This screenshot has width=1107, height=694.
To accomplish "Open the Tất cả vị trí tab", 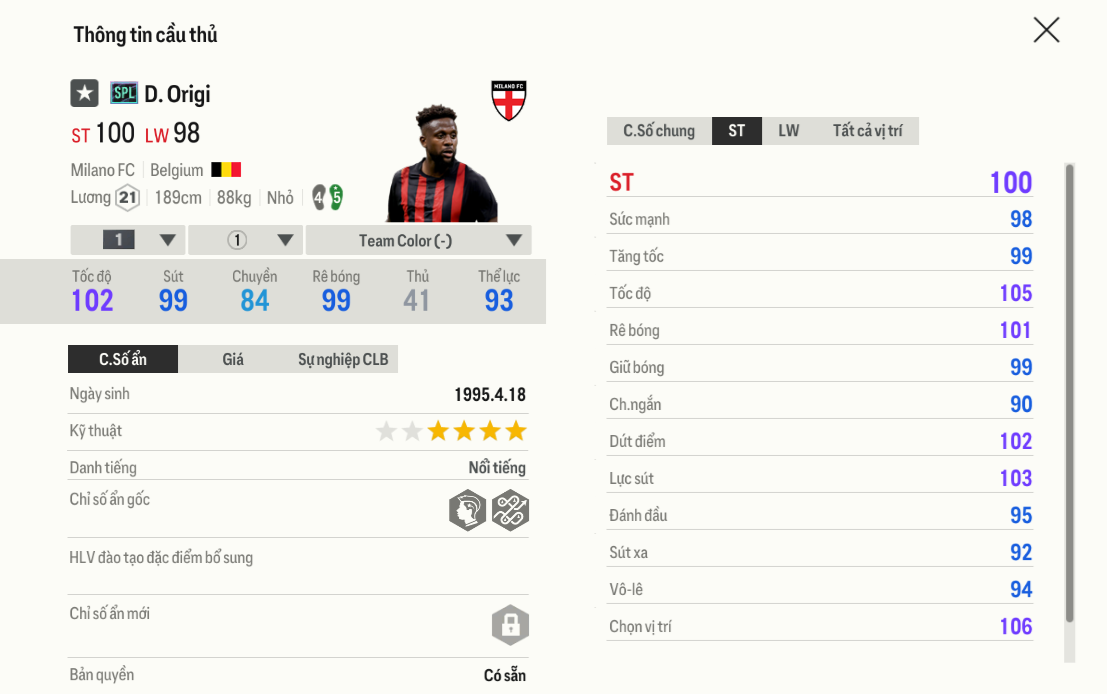I will (x=867, y=131).
